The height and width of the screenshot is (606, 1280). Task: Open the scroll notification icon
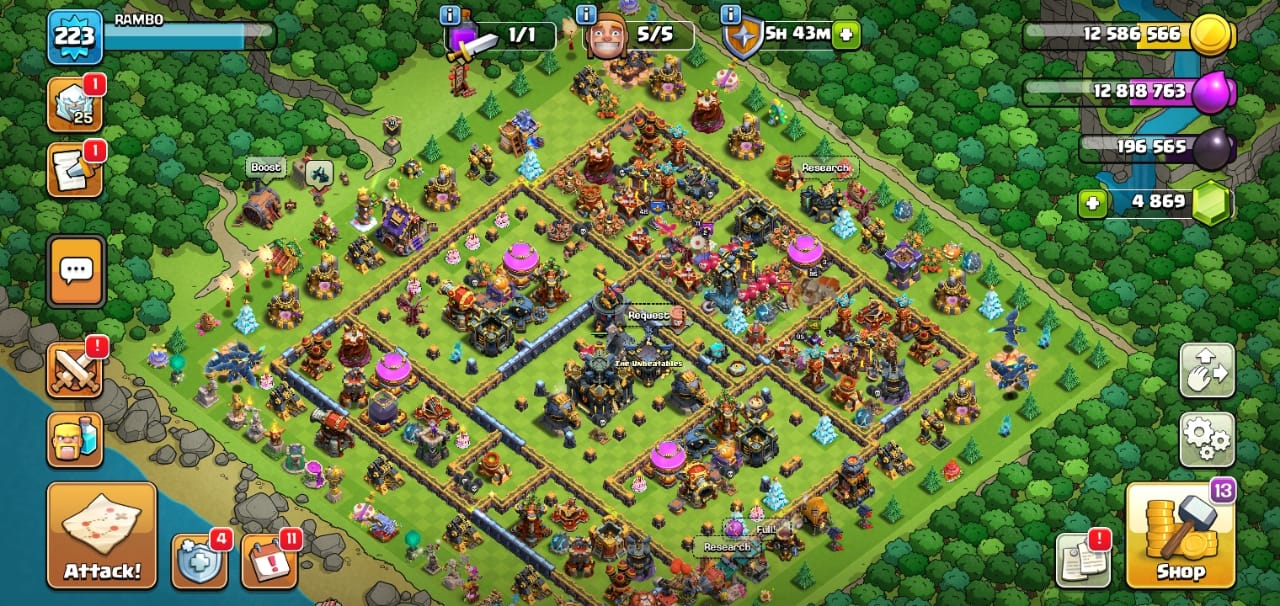(x=75, y=170)
